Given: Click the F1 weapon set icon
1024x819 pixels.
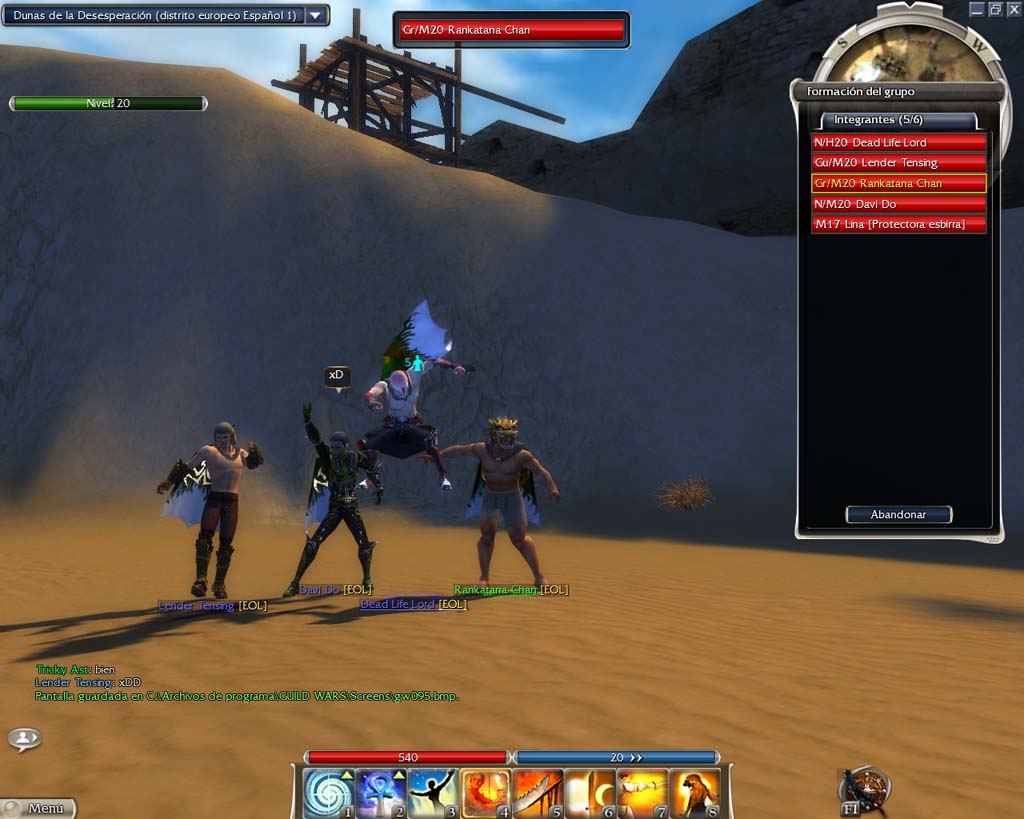Looking at the screenshot, I should point(863,790).
